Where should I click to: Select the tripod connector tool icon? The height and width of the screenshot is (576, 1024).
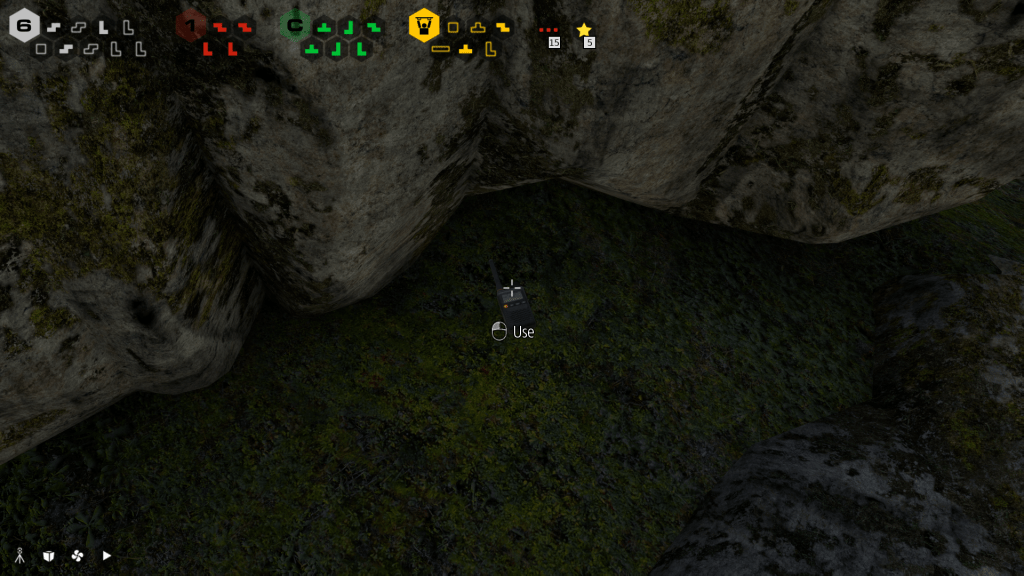(x=19, y=555)
